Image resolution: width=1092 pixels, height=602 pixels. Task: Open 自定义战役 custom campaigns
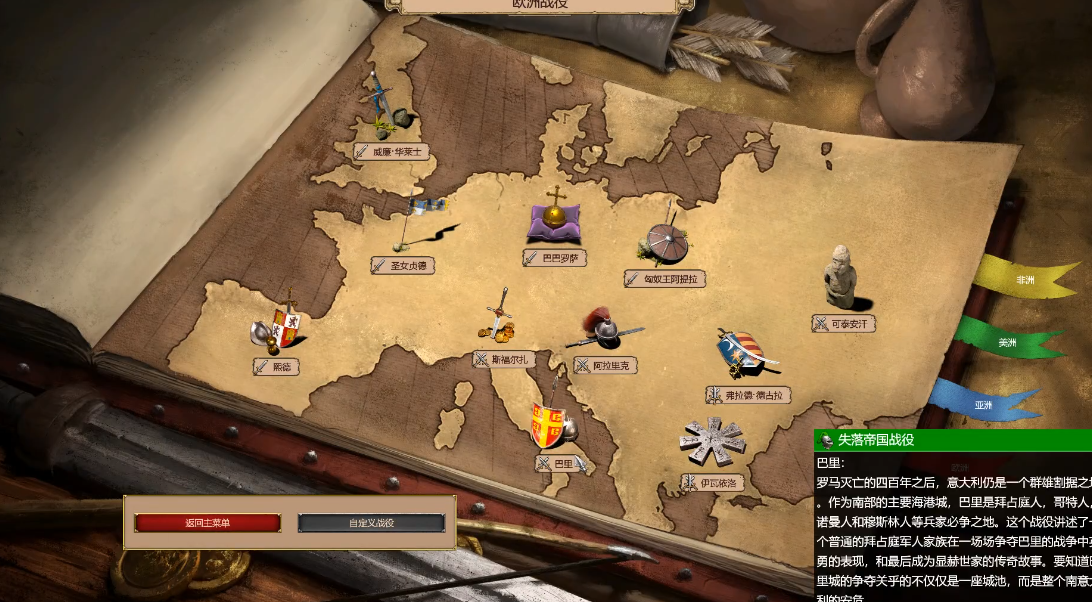[x=371, y=523]
